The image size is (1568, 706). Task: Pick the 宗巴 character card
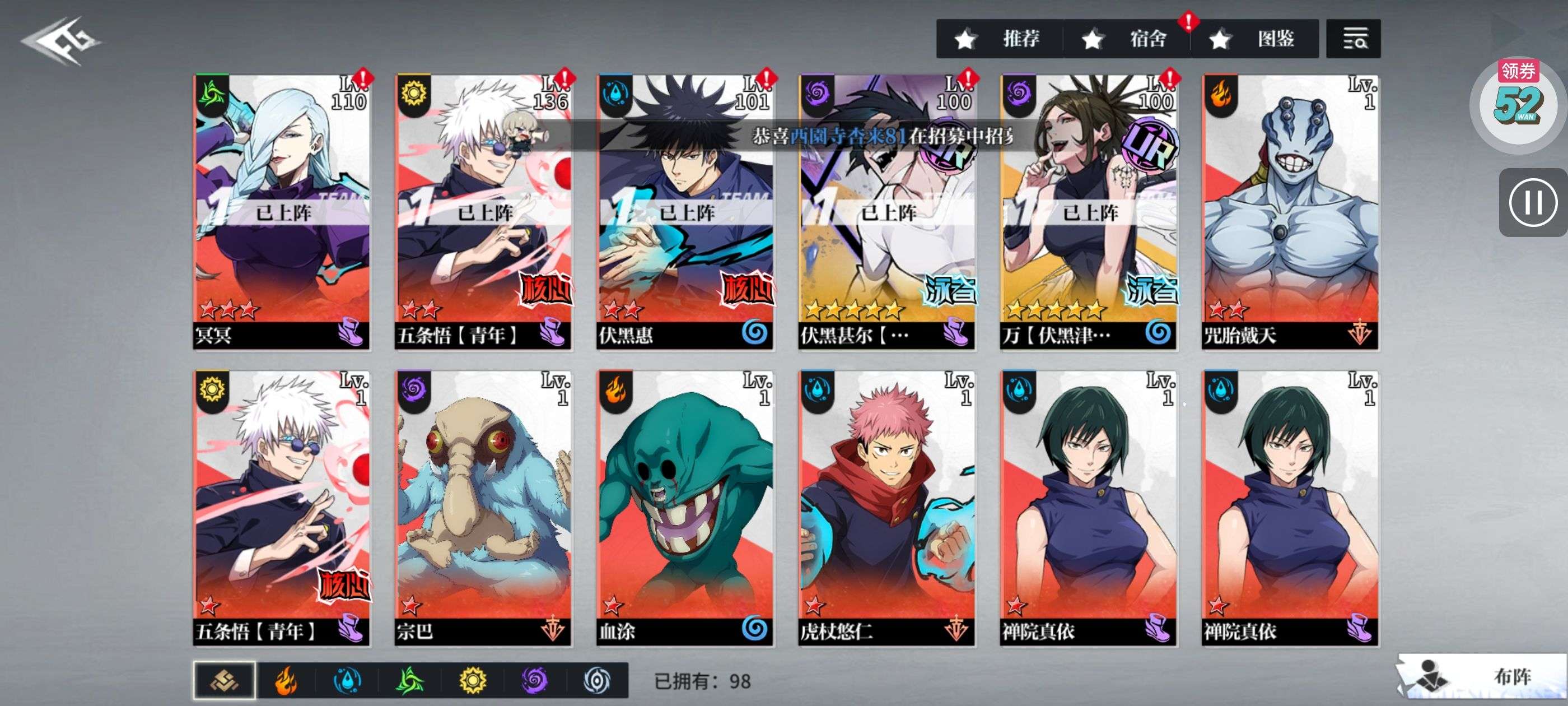pos(483,508)
